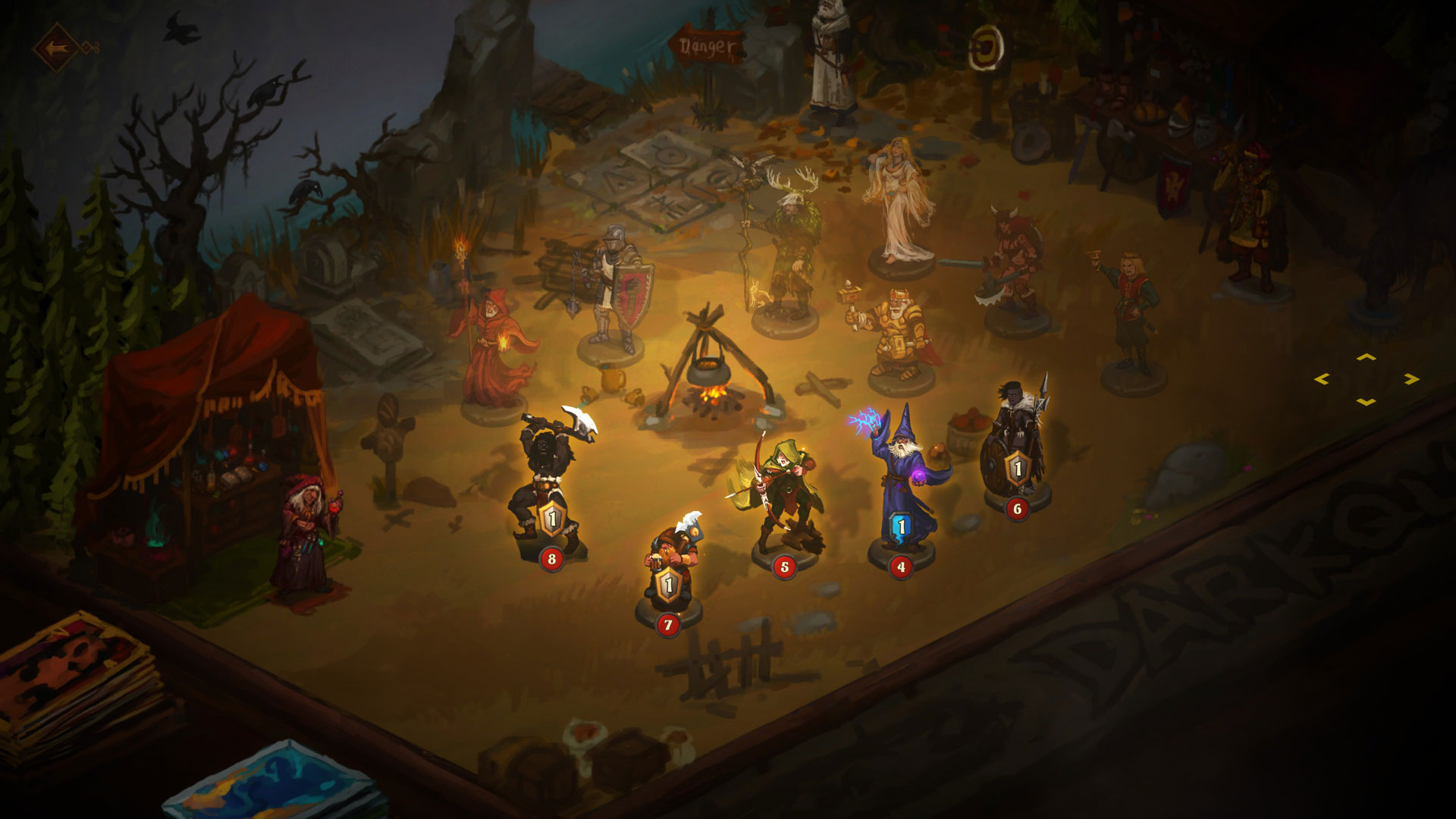Image resolution: width=1456 pixels, height=819 pixels.
Task: Click the left-pointing yellow chevron arrow
Action: tap(1322, 378)
